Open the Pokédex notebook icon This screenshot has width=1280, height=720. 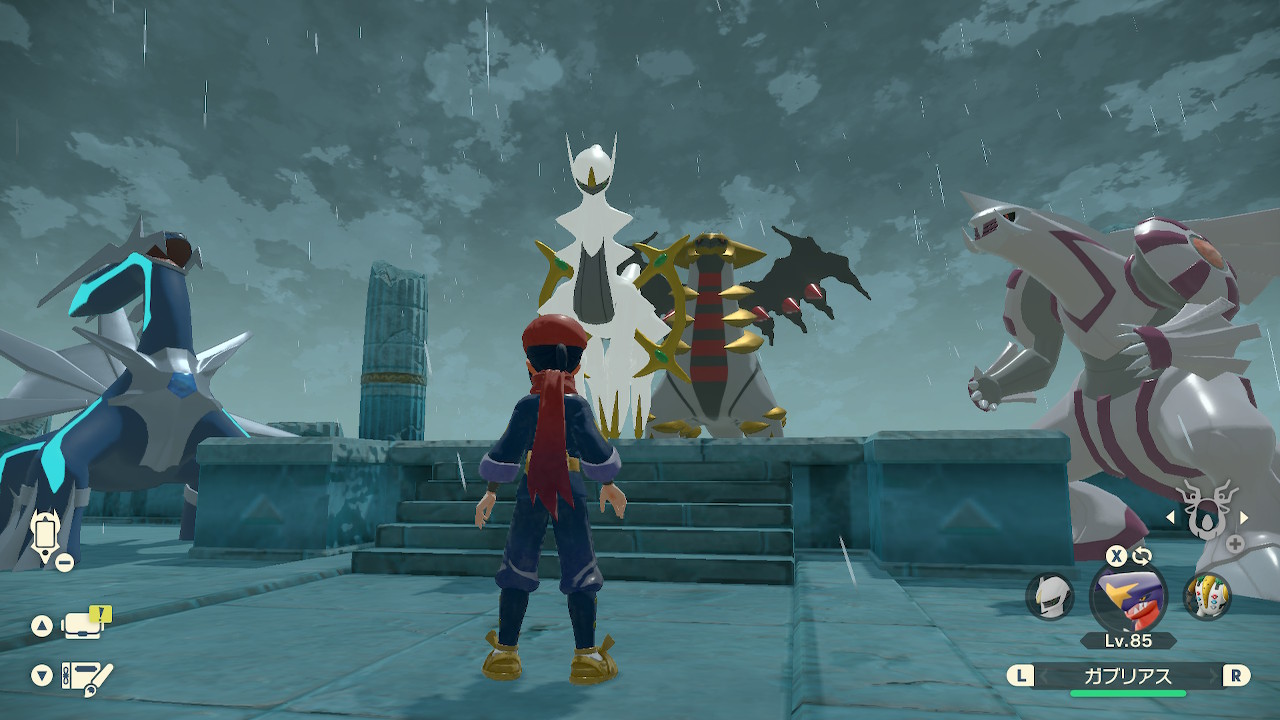86,676
